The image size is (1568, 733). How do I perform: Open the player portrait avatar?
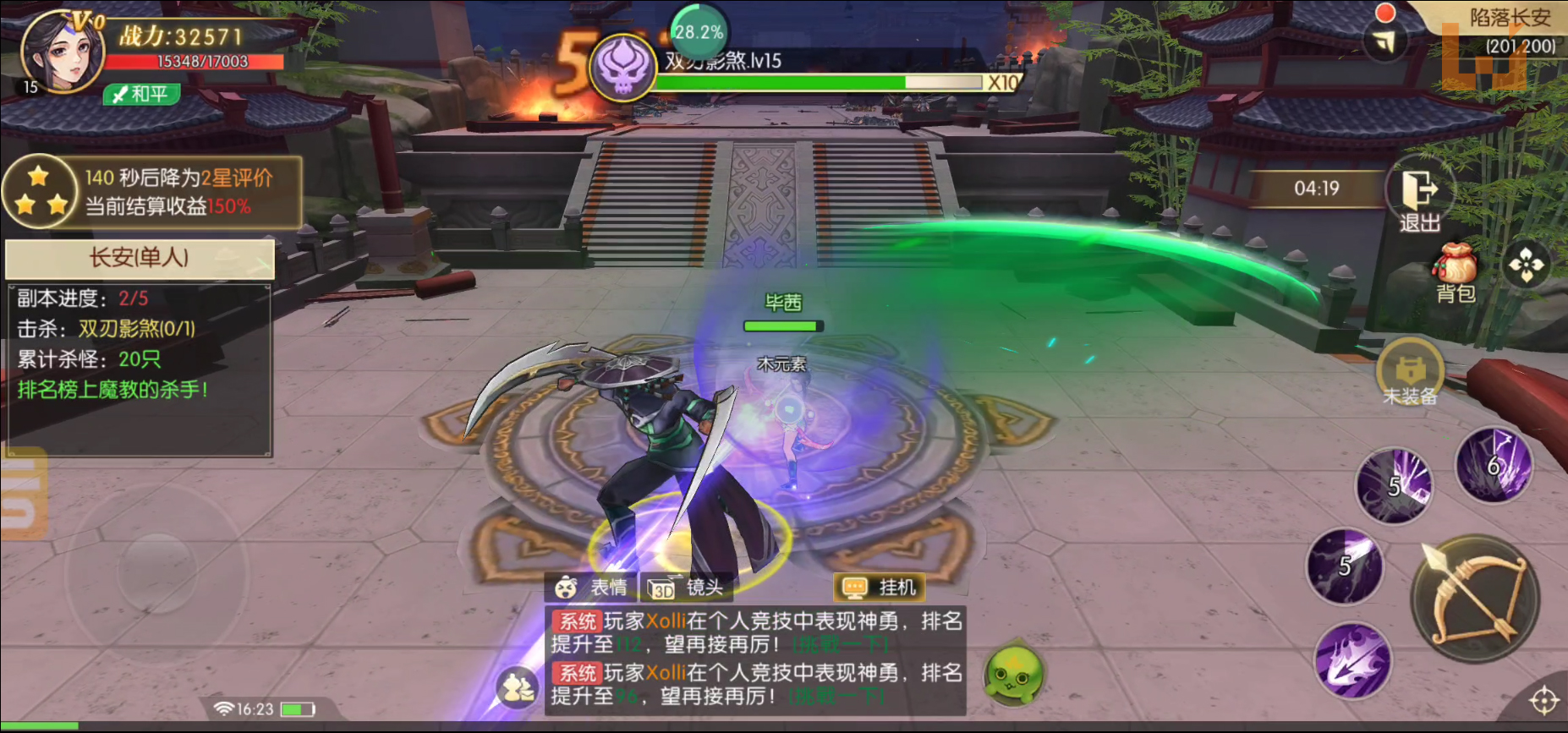[61, 52]
